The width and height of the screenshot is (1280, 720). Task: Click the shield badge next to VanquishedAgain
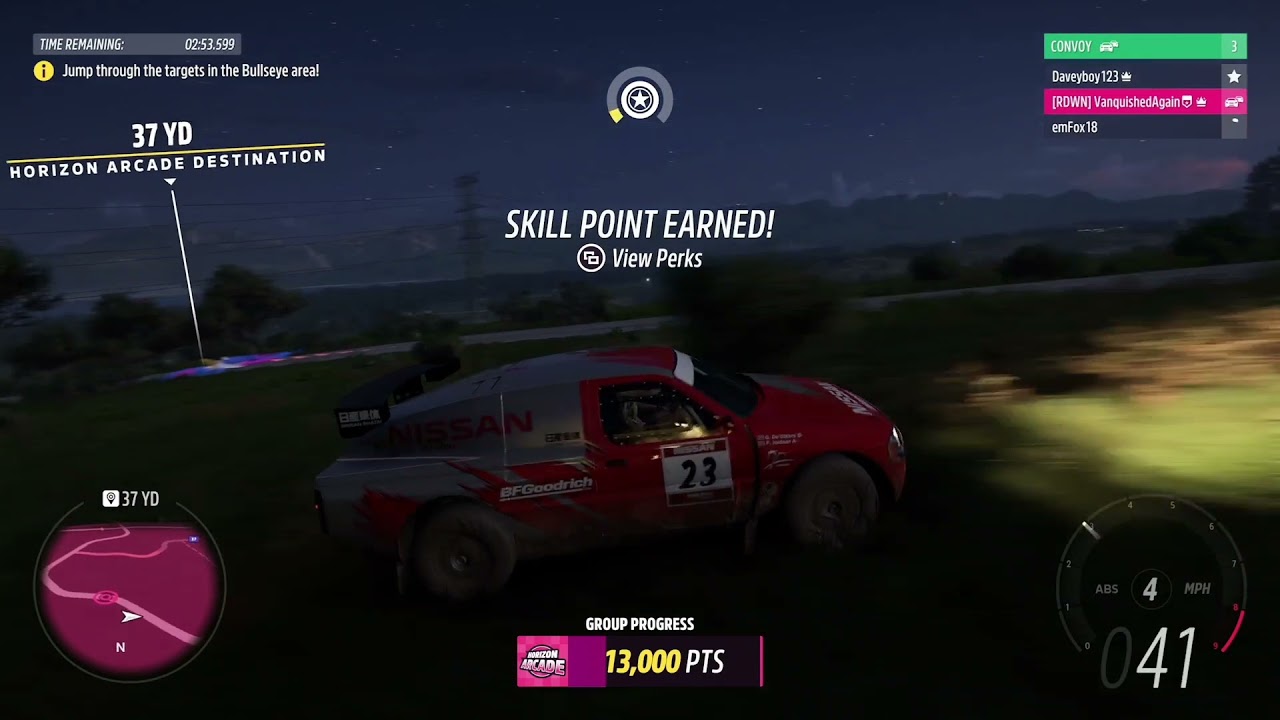(x=1187, y=101)
